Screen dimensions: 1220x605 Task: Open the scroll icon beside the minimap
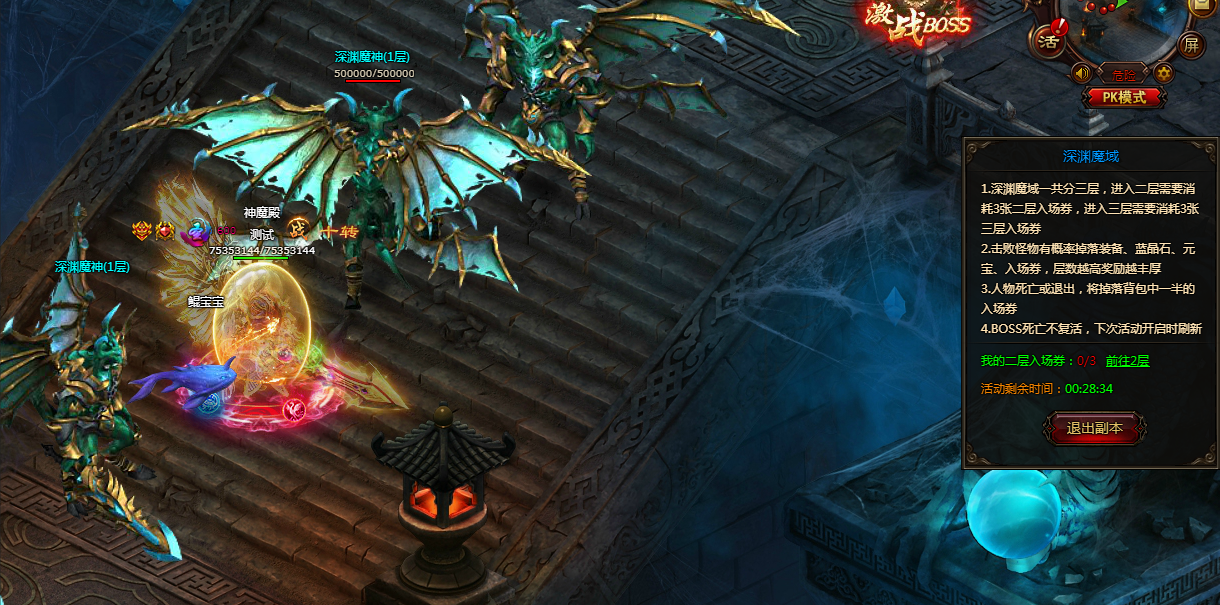(1202, 5)
